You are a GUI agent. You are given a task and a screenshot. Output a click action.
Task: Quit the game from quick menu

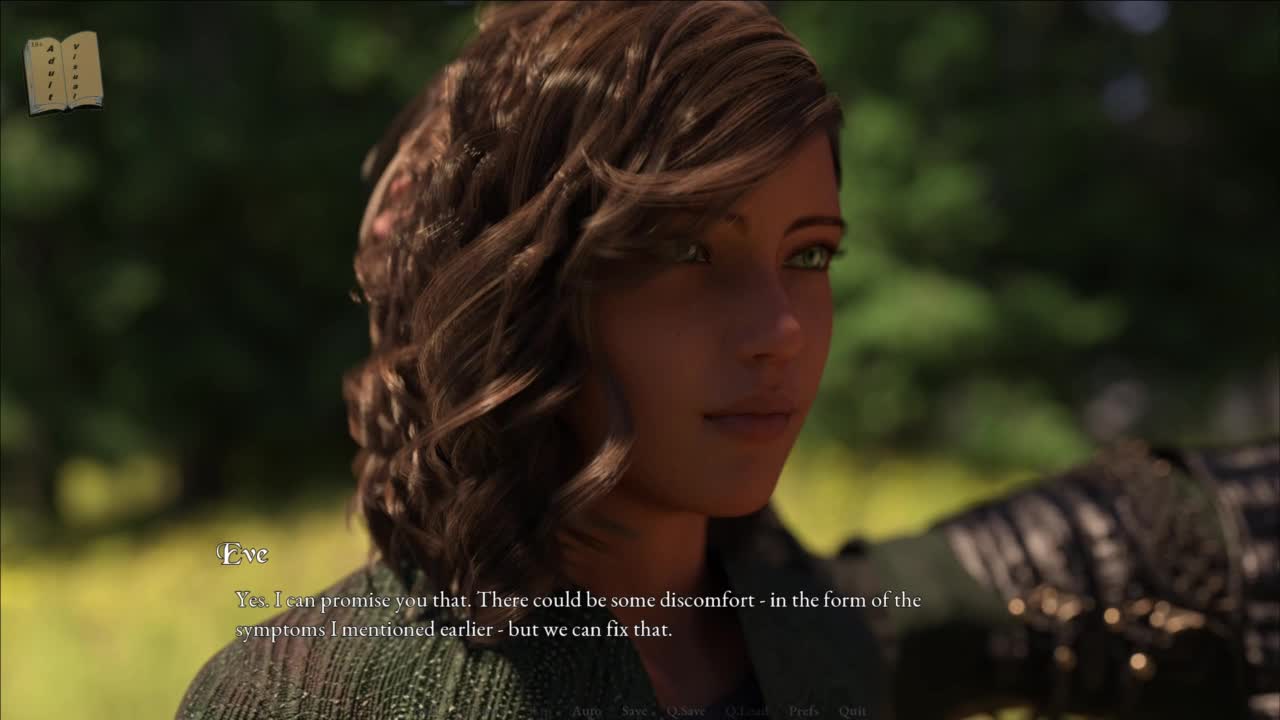click(852, 711)
